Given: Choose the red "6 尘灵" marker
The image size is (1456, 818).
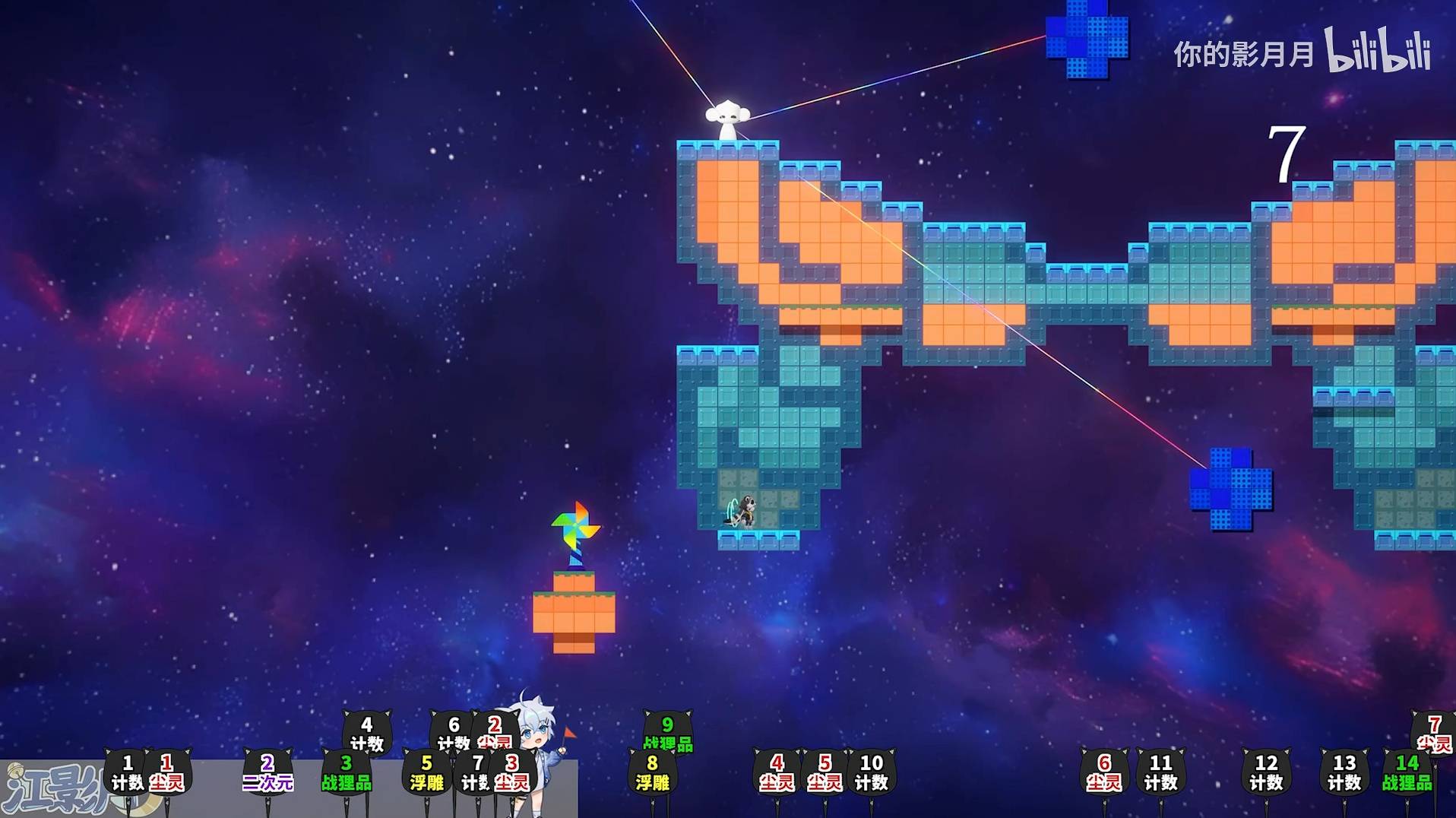Looking at the screenshot, I should tap(1104, 772).
